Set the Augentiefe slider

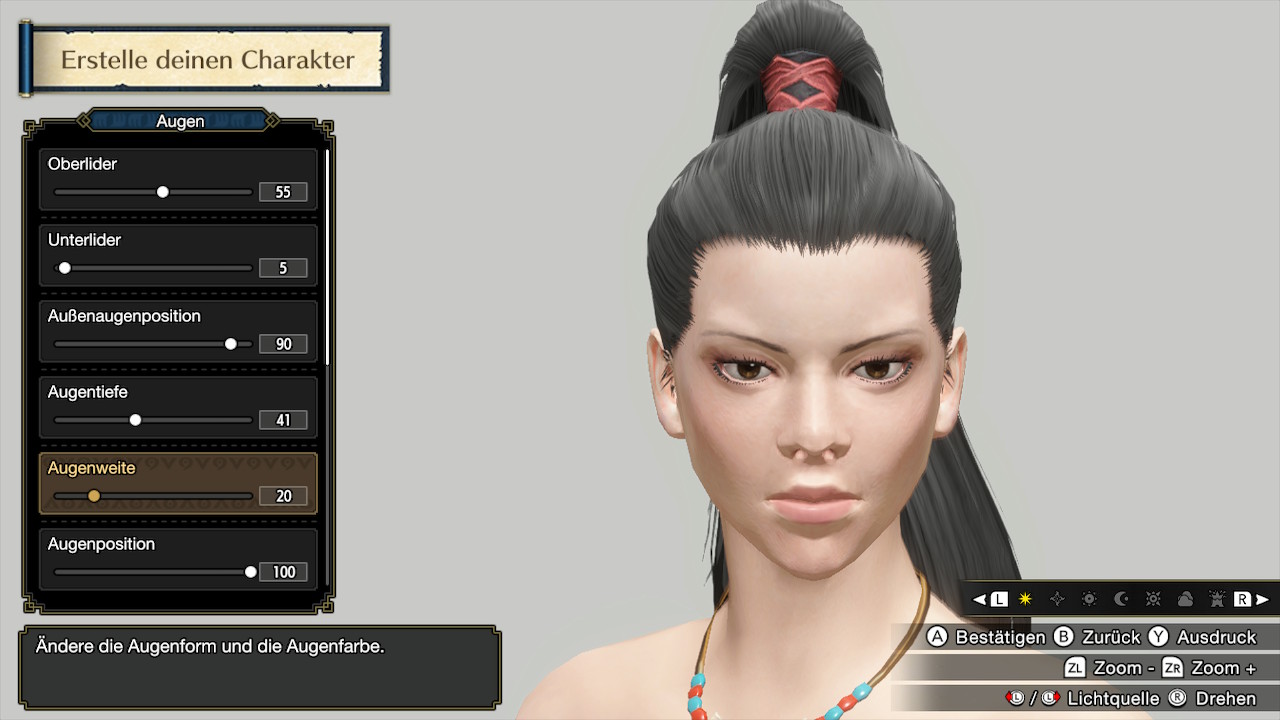click(135, 420)
